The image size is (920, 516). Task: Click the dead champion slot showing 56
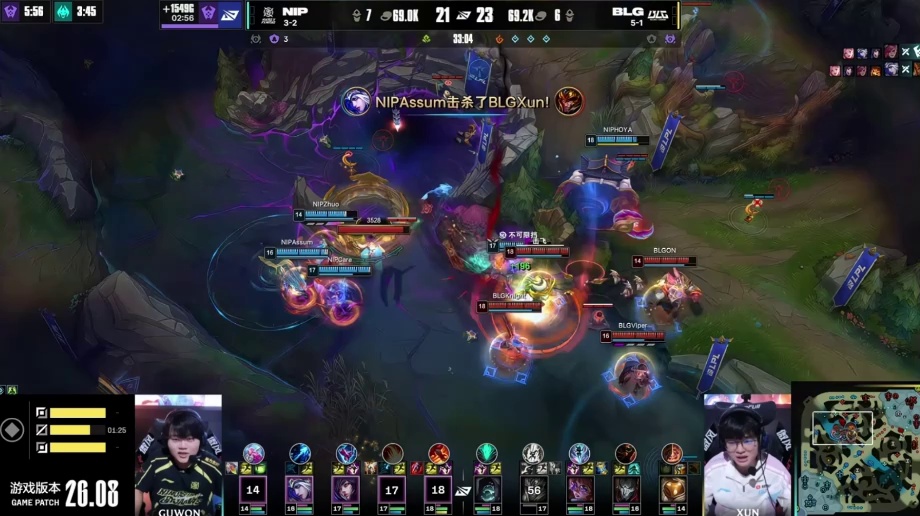point(534,489)
